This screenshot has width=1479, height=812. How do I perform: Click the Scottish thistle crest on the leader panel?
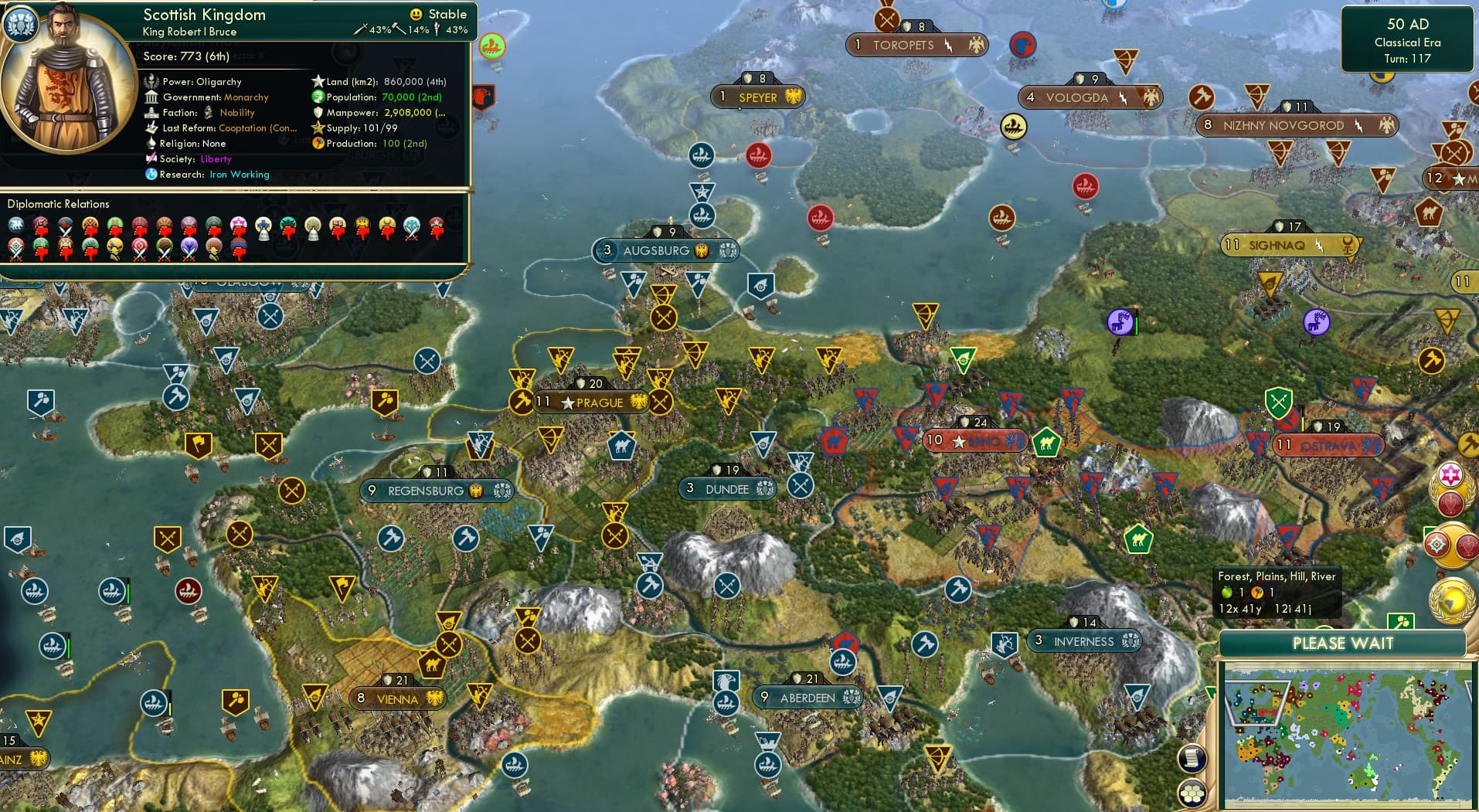22,24
